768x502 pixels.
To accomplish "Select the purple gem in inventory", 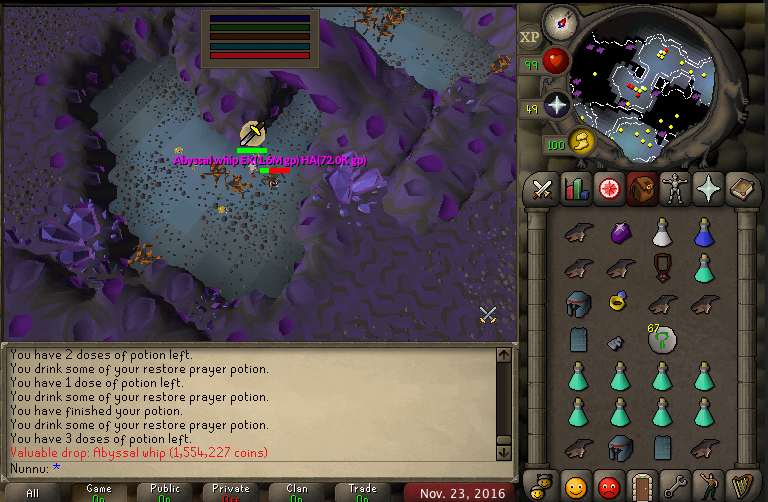I will tap(618, 233).
